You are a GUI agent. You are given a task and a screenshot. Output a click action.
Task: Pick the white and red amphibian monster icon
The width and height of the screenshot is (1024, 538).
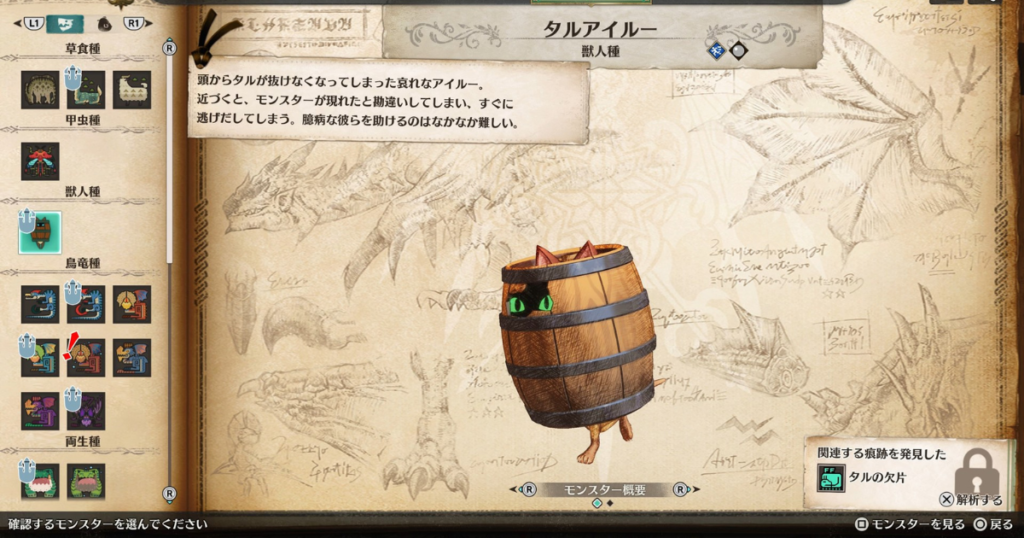click(40, 480)
